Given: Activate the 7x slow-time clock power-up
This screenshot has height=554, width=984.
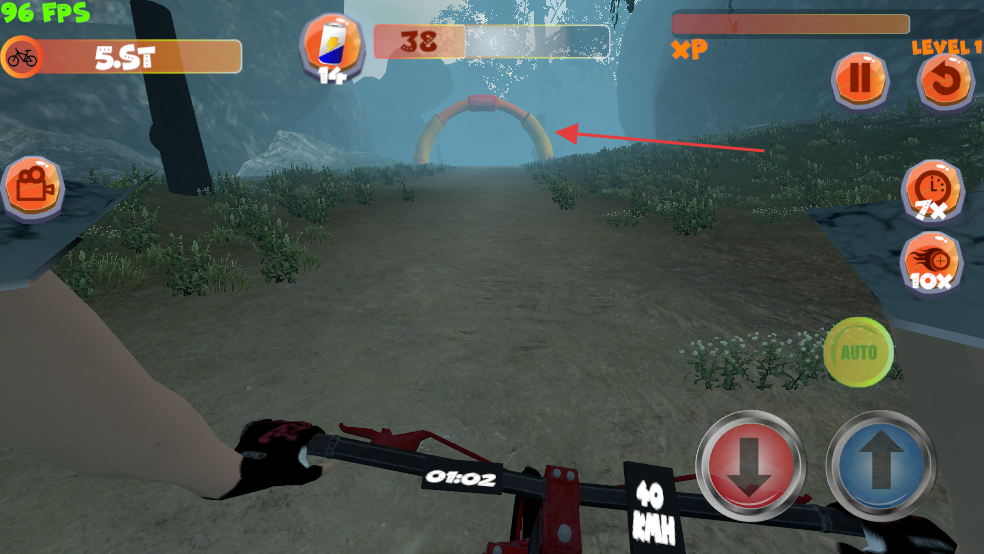Looking at the screenshot, I should (932, 189).
